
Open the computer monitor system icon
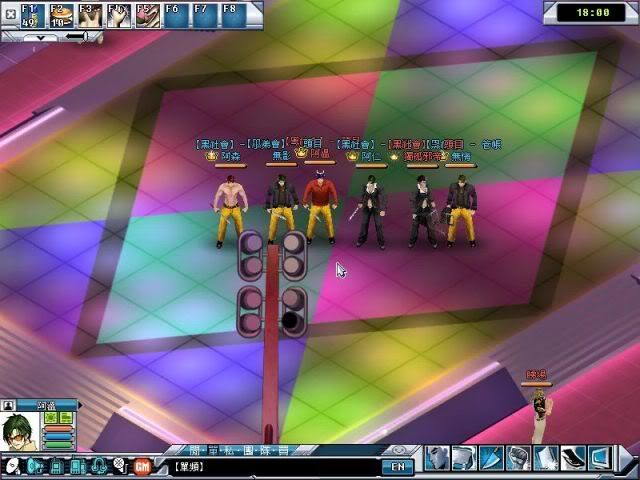[x=599, y=458]
